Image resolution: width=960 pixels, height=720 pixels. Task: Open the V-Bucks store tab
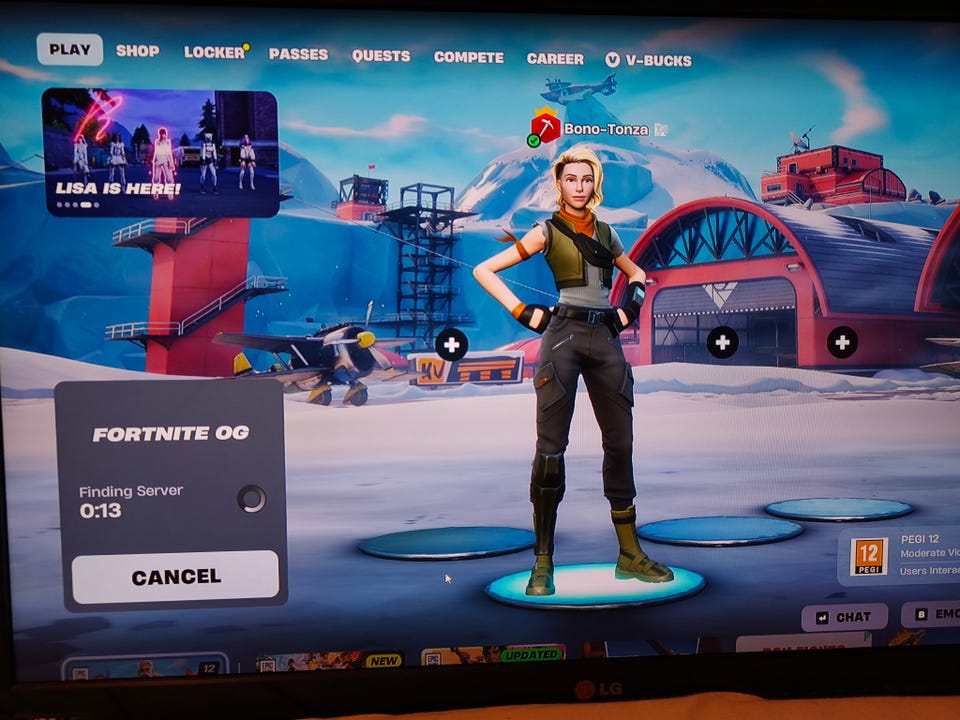pos(649,60)
